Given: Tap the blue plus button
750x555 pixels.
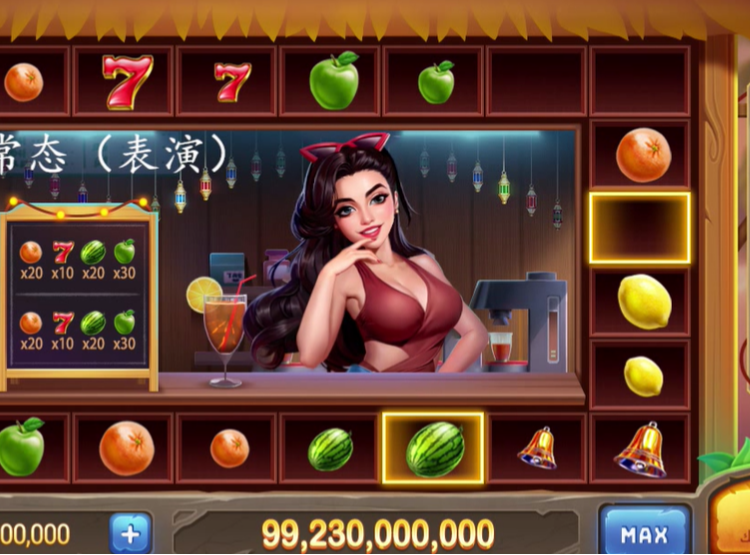Looking at the screenshot, I should (130, 533).
